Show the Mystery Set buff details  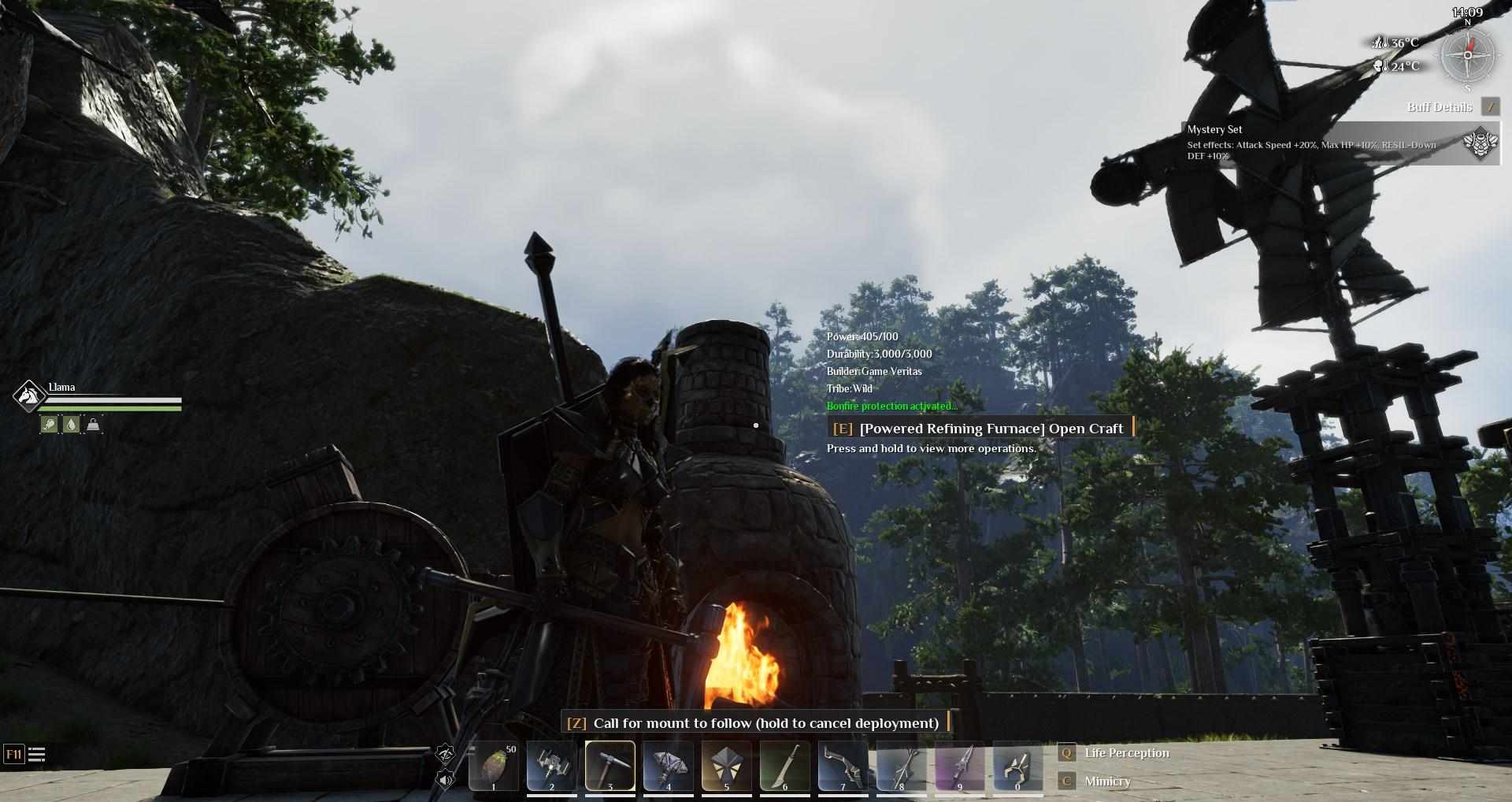pos(1490,107)
